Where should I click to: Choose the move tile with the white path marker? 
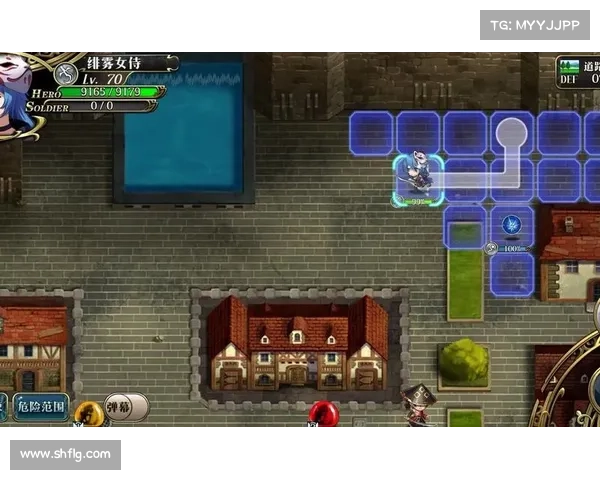[x=511, y=132]
